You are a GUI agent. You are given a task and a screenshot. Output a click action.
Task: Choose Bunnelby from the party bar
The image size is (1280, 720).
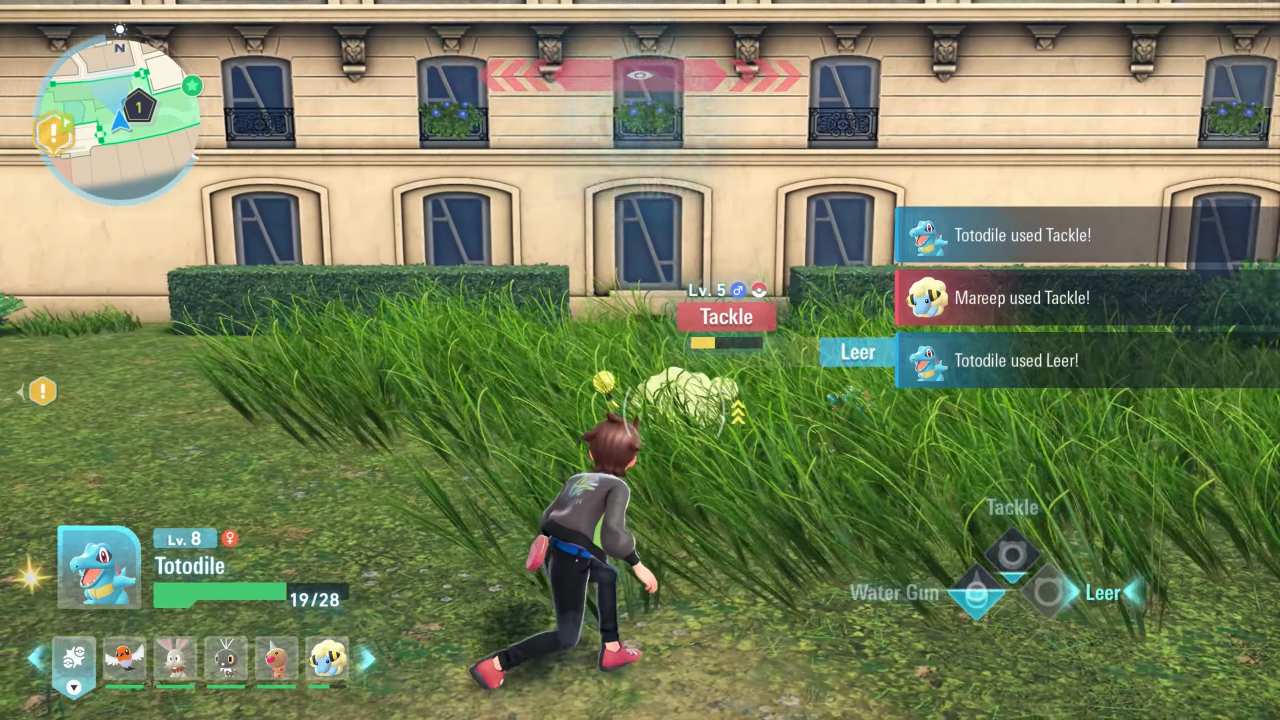175,660
